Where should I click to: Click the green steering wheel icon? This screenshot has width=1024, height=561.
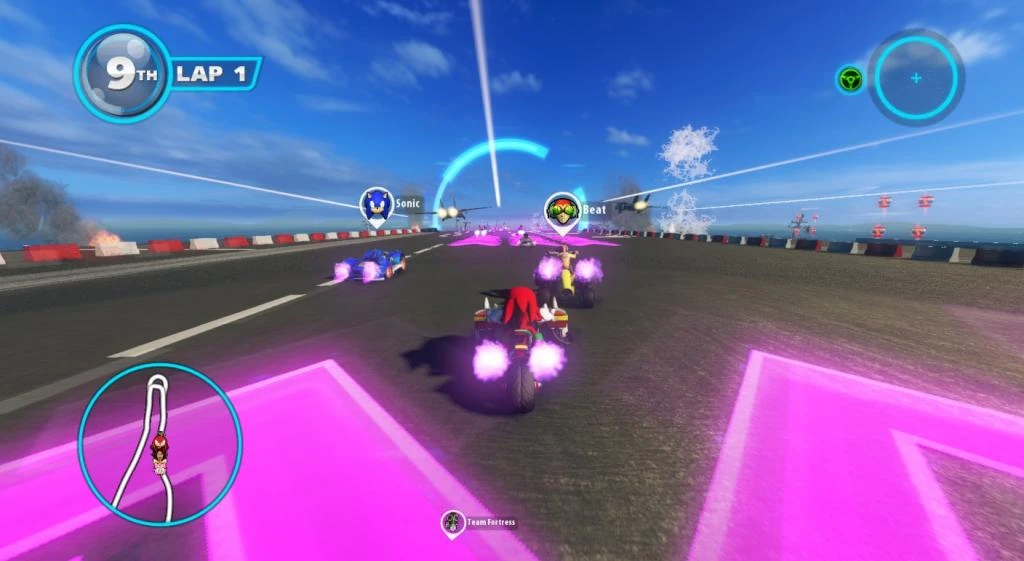tap(850, 79)
